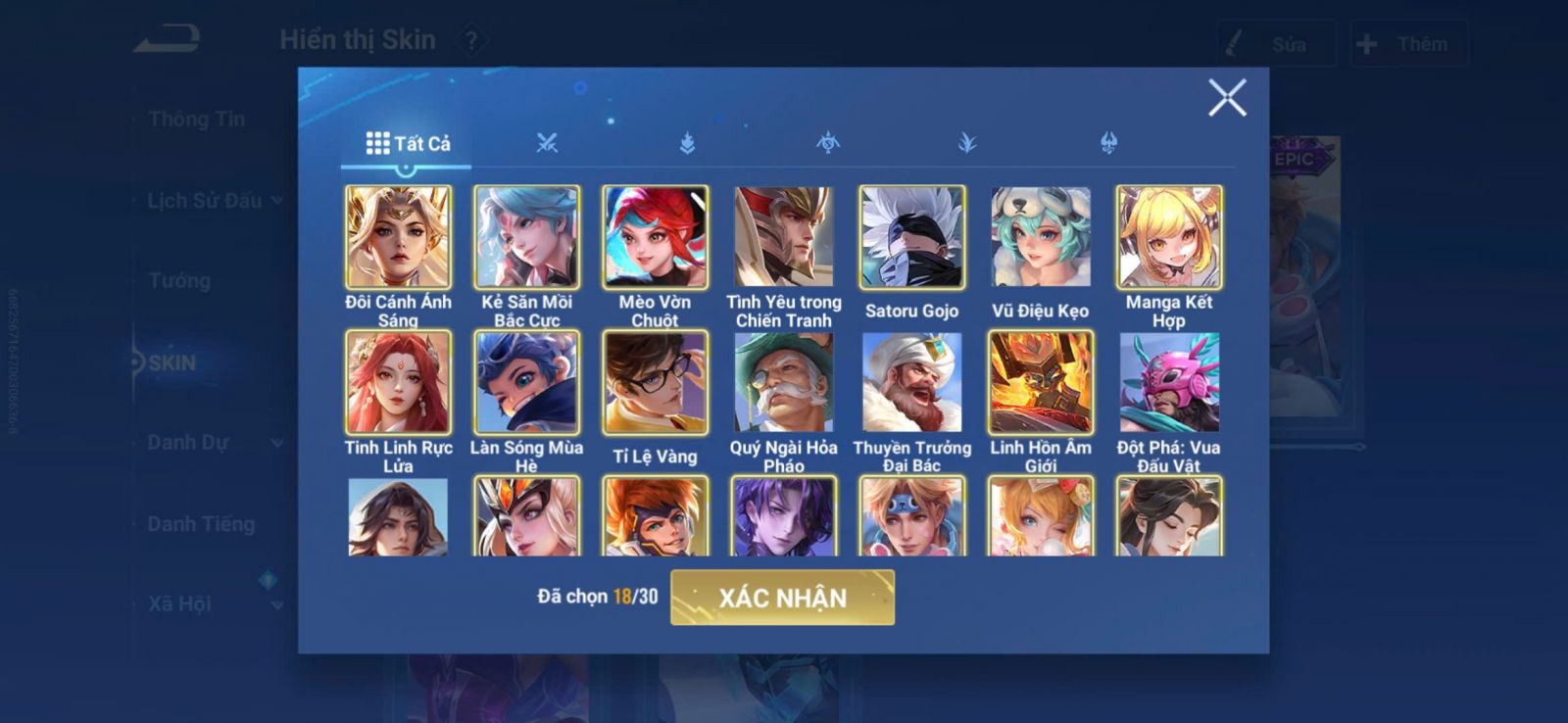Pick the Manga Kết Hợp skin

coord(1168,237)
